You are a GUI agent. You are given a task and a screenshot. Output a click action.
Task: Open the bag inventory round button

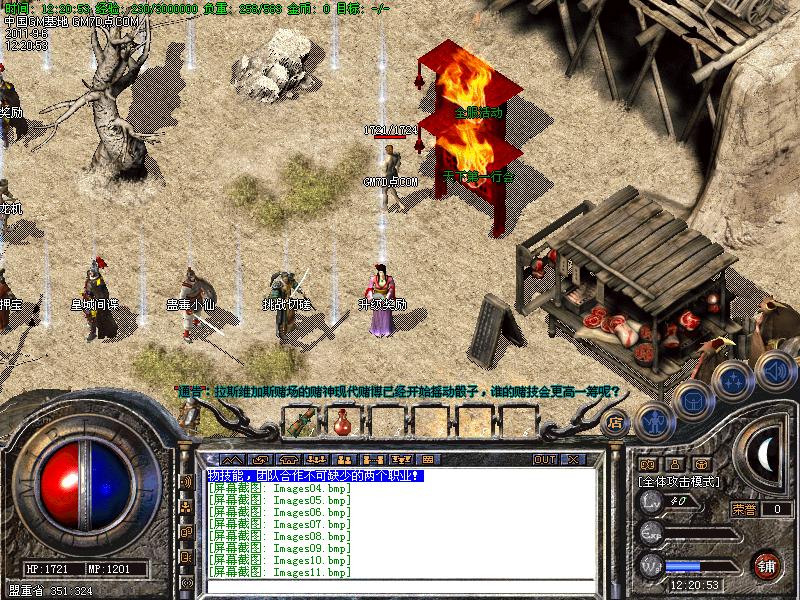pyautogui.click(x=693, y=401)
